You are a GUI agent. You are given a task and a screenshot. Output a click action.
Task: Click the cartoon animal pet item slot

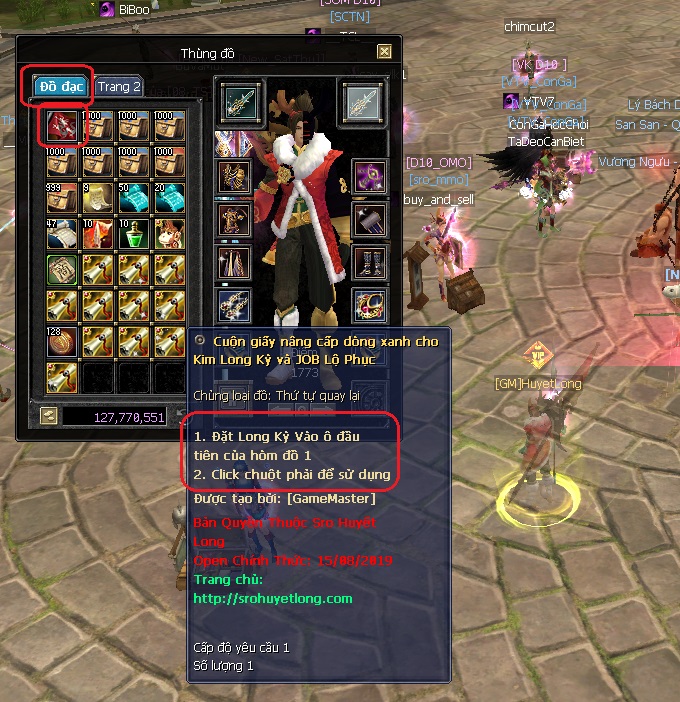point(170,234)
